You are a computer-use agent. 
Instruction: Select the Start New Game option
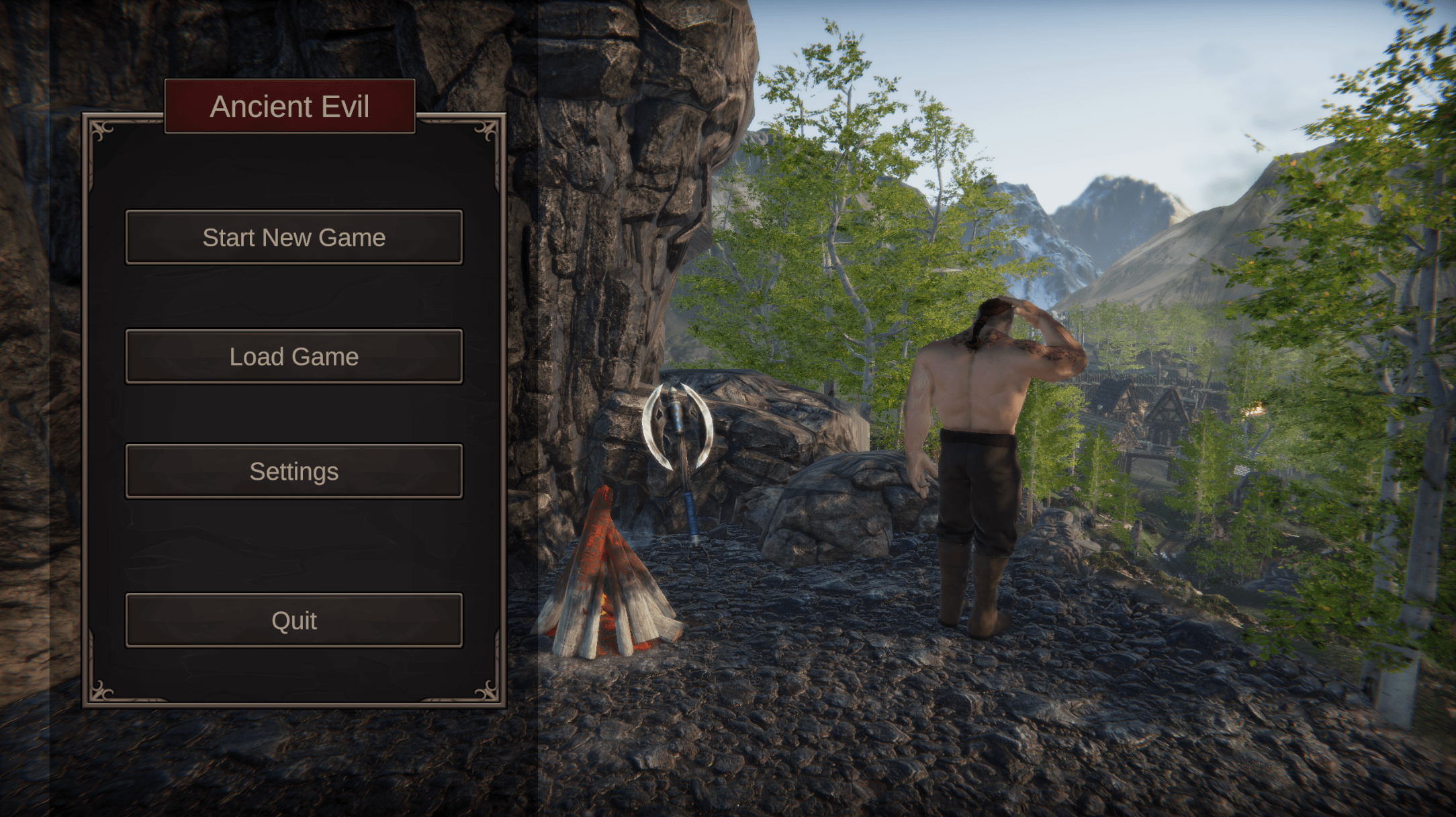click(293, 237)
